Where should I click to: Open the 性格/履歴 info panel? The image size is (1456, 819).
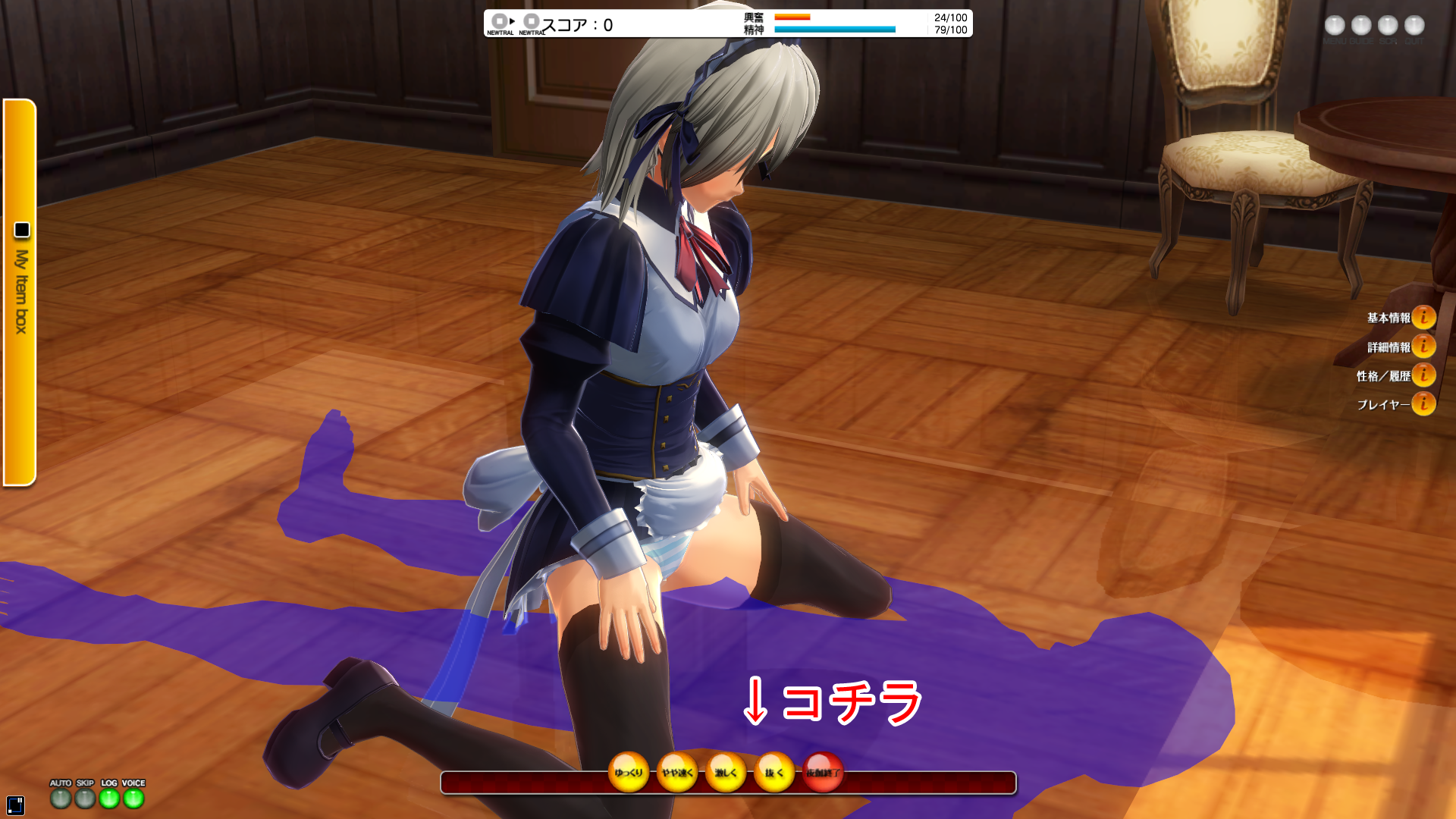1423,375
